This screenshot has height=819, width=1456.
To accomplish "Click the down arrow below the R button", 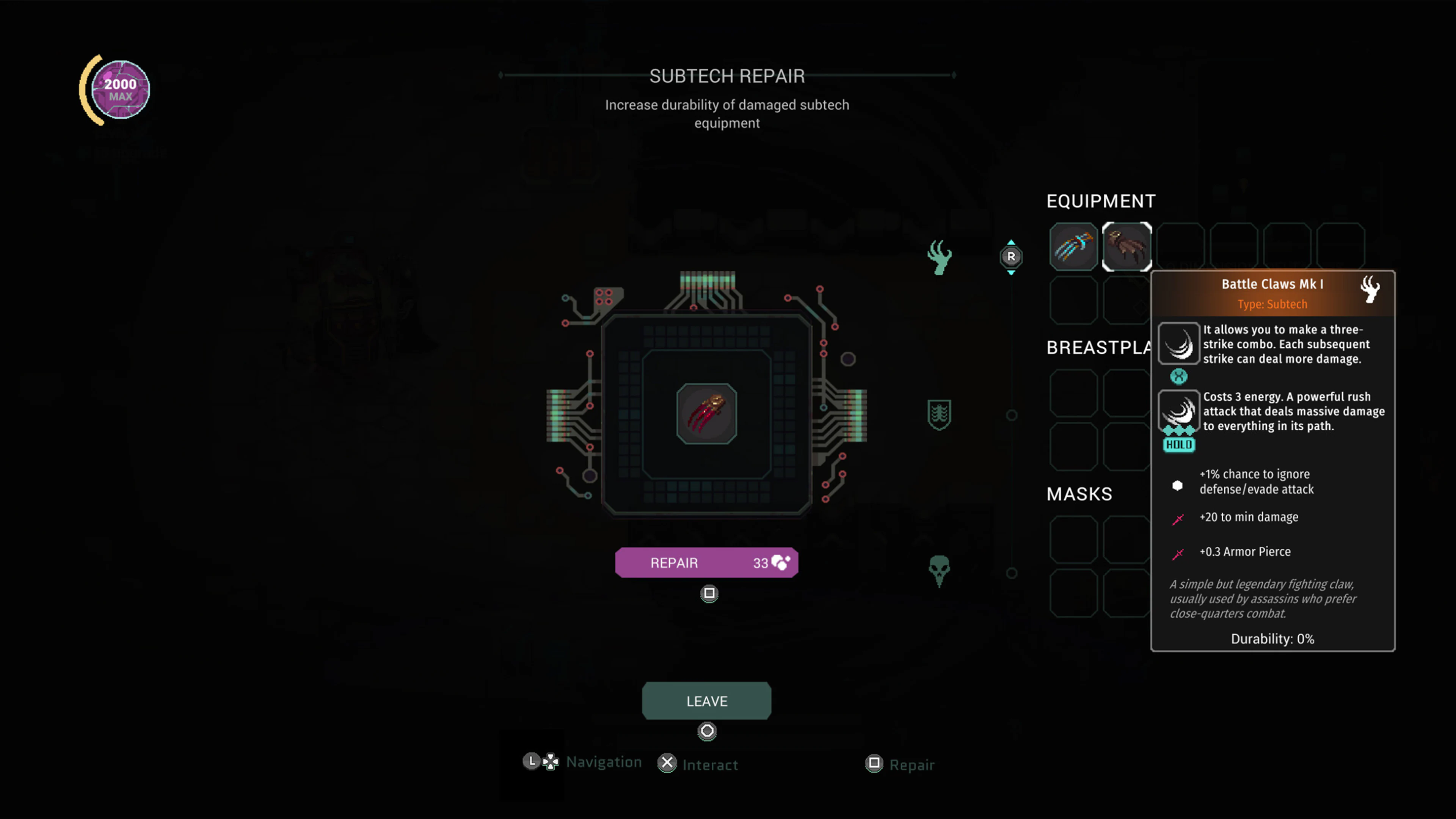I will click(x=1011, y=271).
